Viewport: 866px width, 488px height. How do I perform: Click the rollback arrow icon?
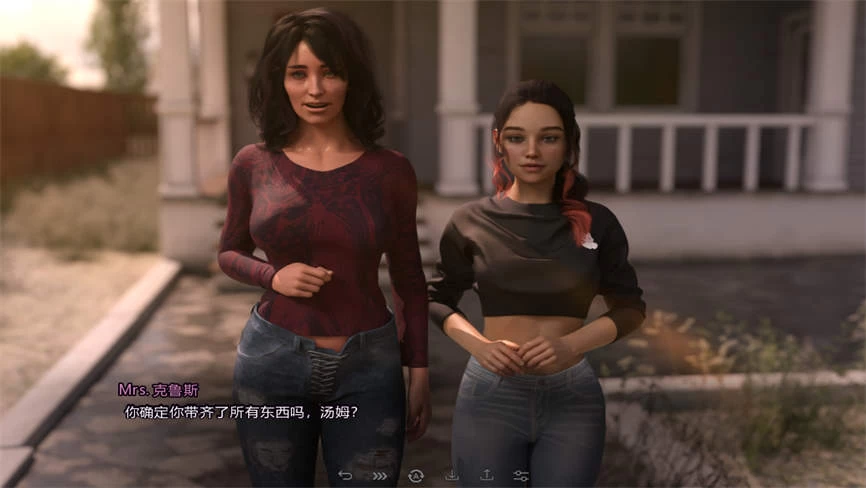click(346, 475)
